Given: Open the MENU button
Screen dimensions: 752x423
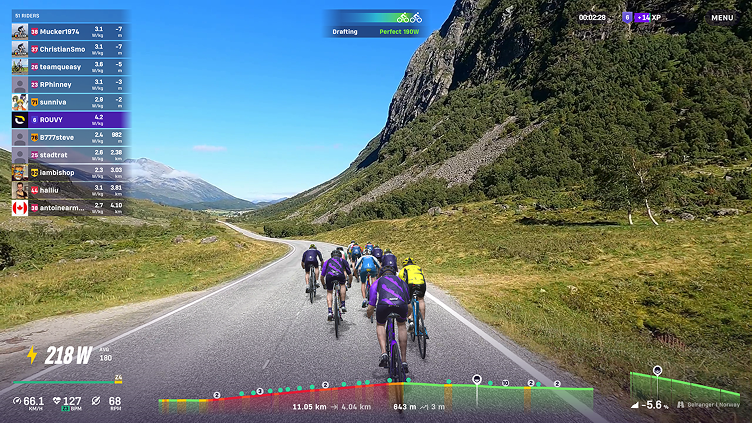Looking at the screenshot, I should [722, 17].
